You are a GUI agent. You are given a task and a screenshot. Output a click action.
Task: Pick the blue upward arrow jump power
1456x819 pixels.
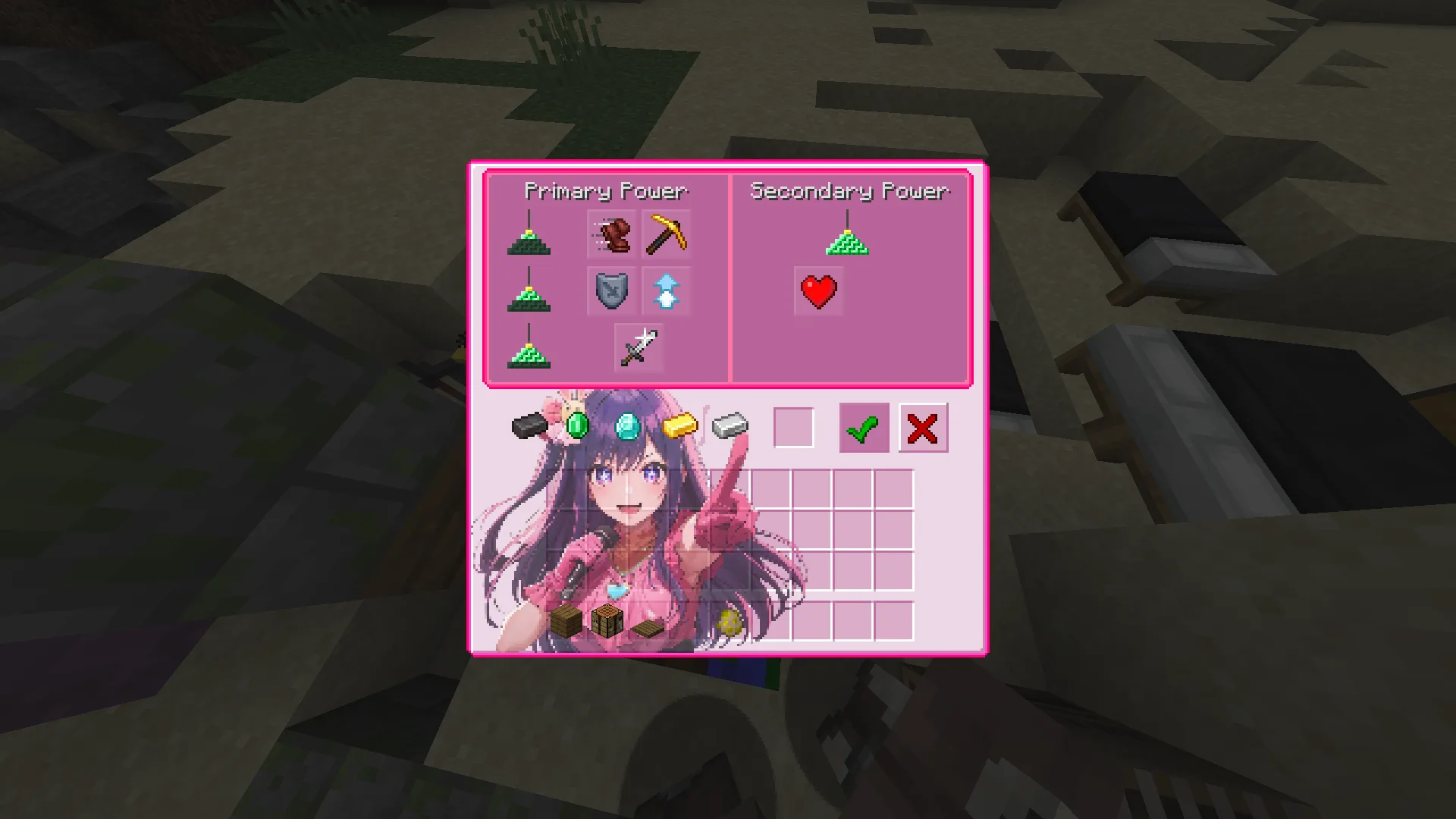point(666,290)
